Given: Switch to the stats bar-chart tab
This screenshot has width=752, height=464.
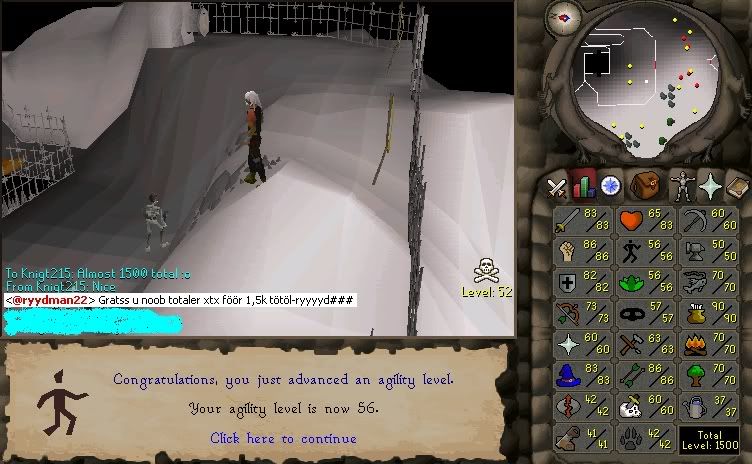Looking at the screenshot, I should [x=583, y=186].
